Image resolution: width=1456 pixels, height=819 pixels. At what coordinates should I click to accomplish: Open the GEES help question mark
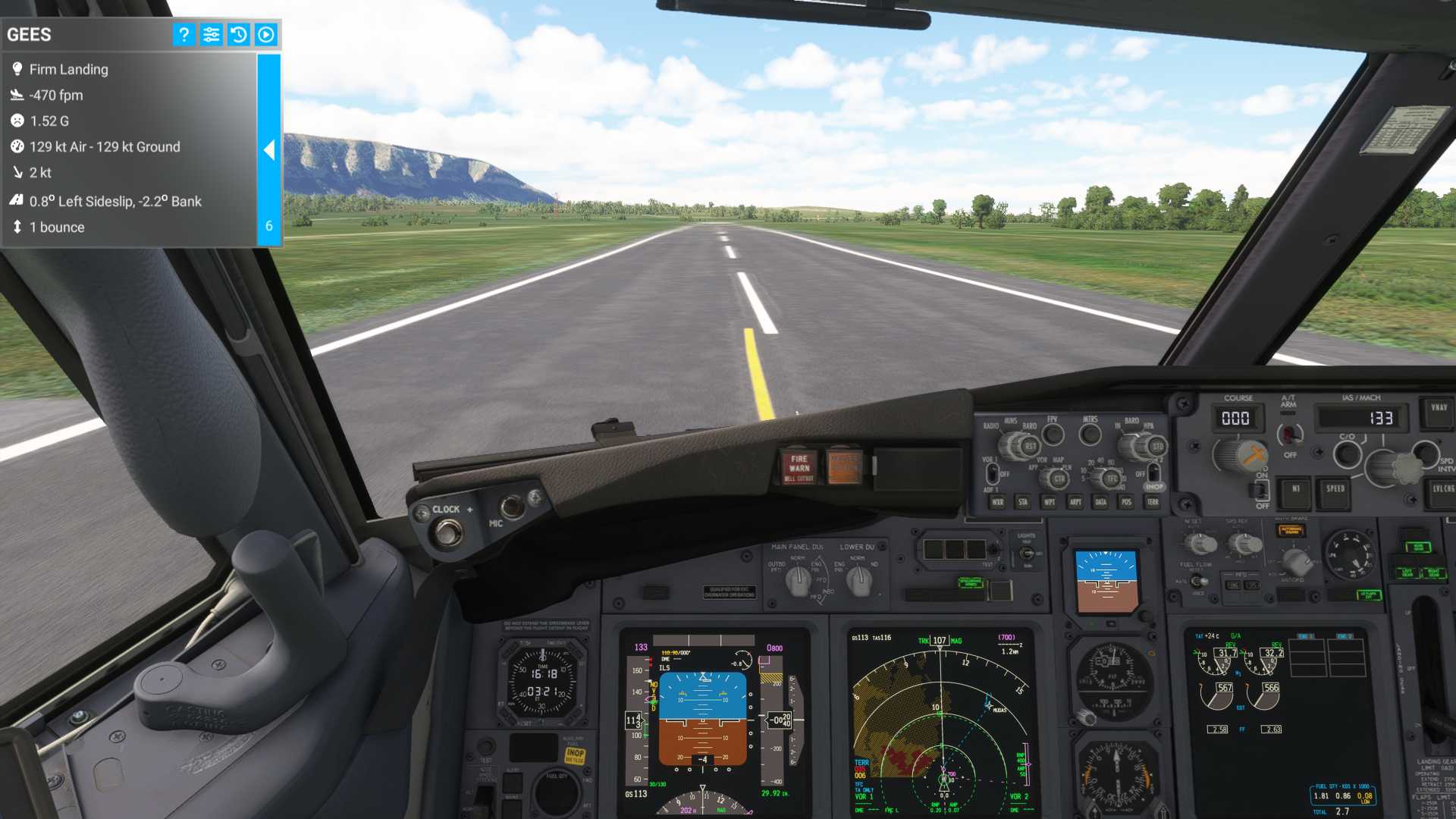tap(184, 34)
